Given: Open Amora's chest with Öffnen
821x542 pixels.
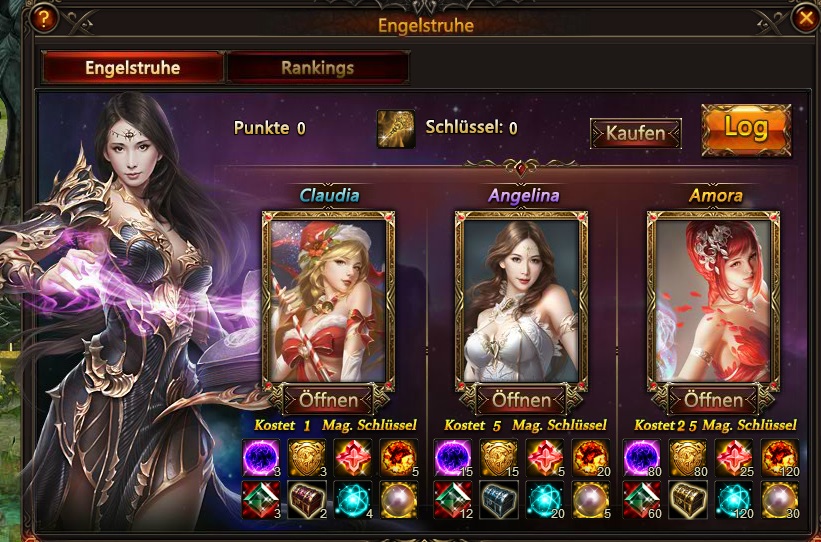Looking at the screenshot, I should pyautogui.click(x=712, y=400).
